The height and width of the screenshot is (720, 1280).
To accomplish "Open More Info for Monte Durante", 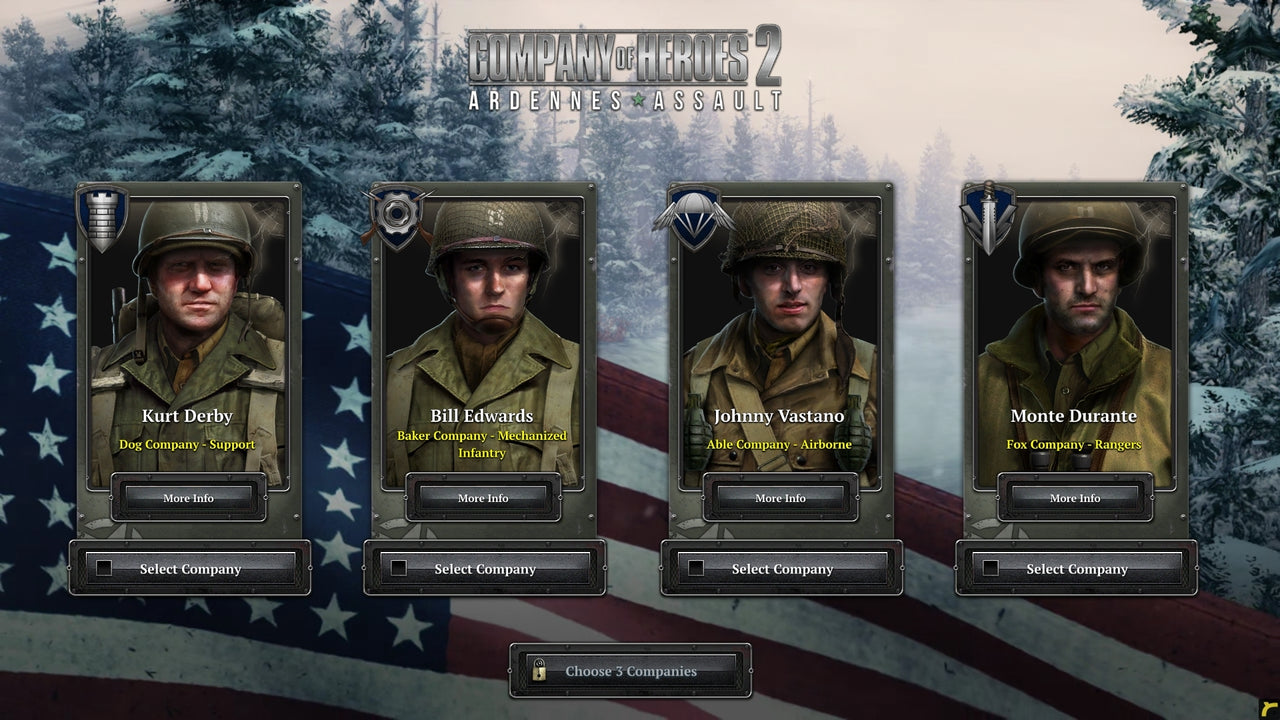I will 1075,498.
